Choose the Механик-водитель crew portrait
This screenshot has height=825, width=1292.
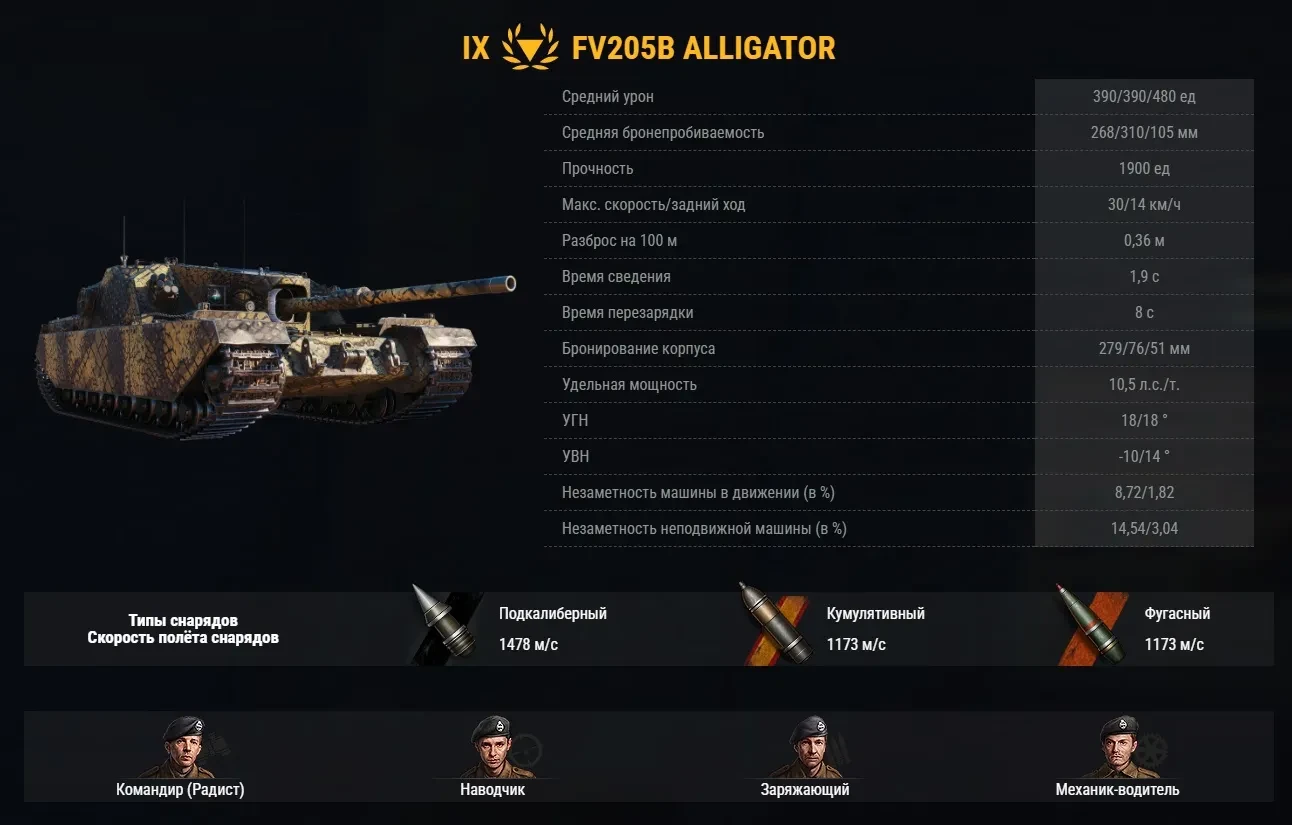click(1117, 747)
